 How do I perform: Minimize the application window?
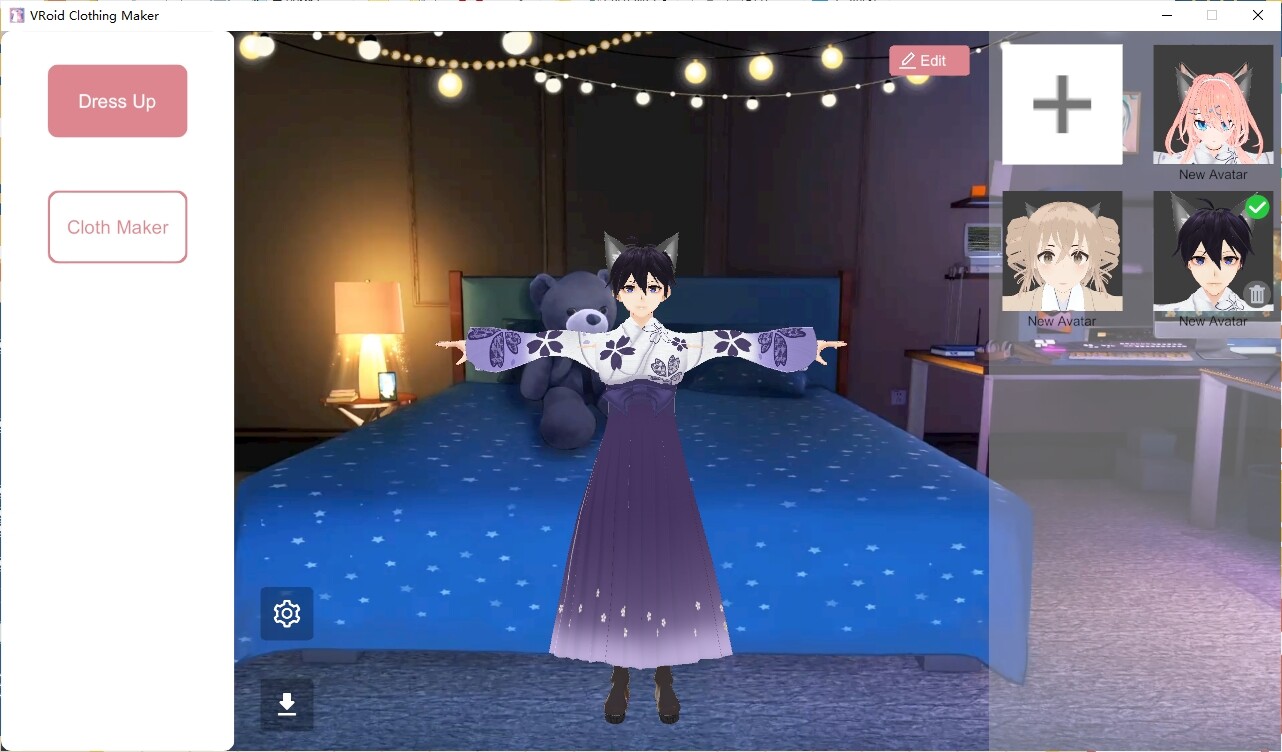click(1166, 15)
